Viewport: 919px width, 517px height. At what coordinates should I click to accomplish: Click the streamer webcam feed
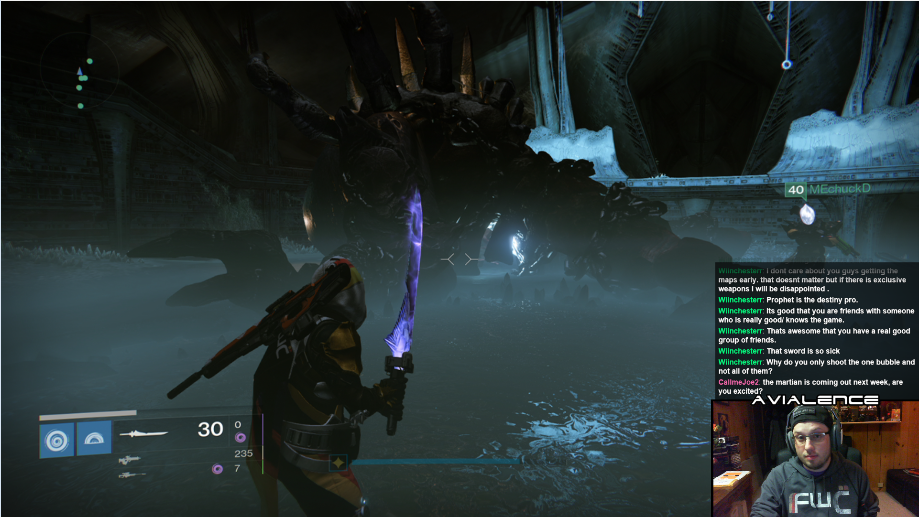coord(813,459)
